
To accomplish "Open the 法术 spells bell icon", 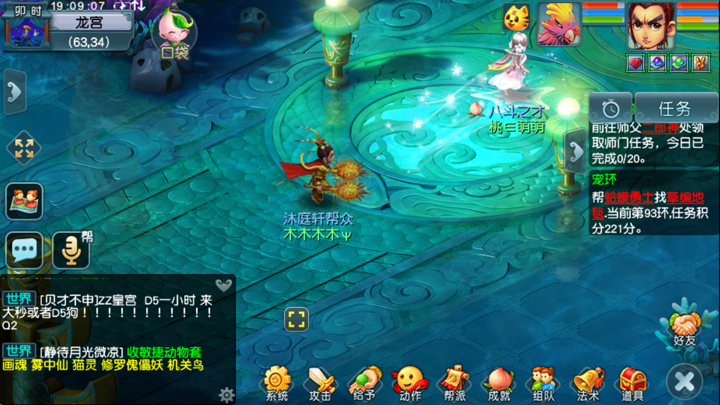I will 588,381.
